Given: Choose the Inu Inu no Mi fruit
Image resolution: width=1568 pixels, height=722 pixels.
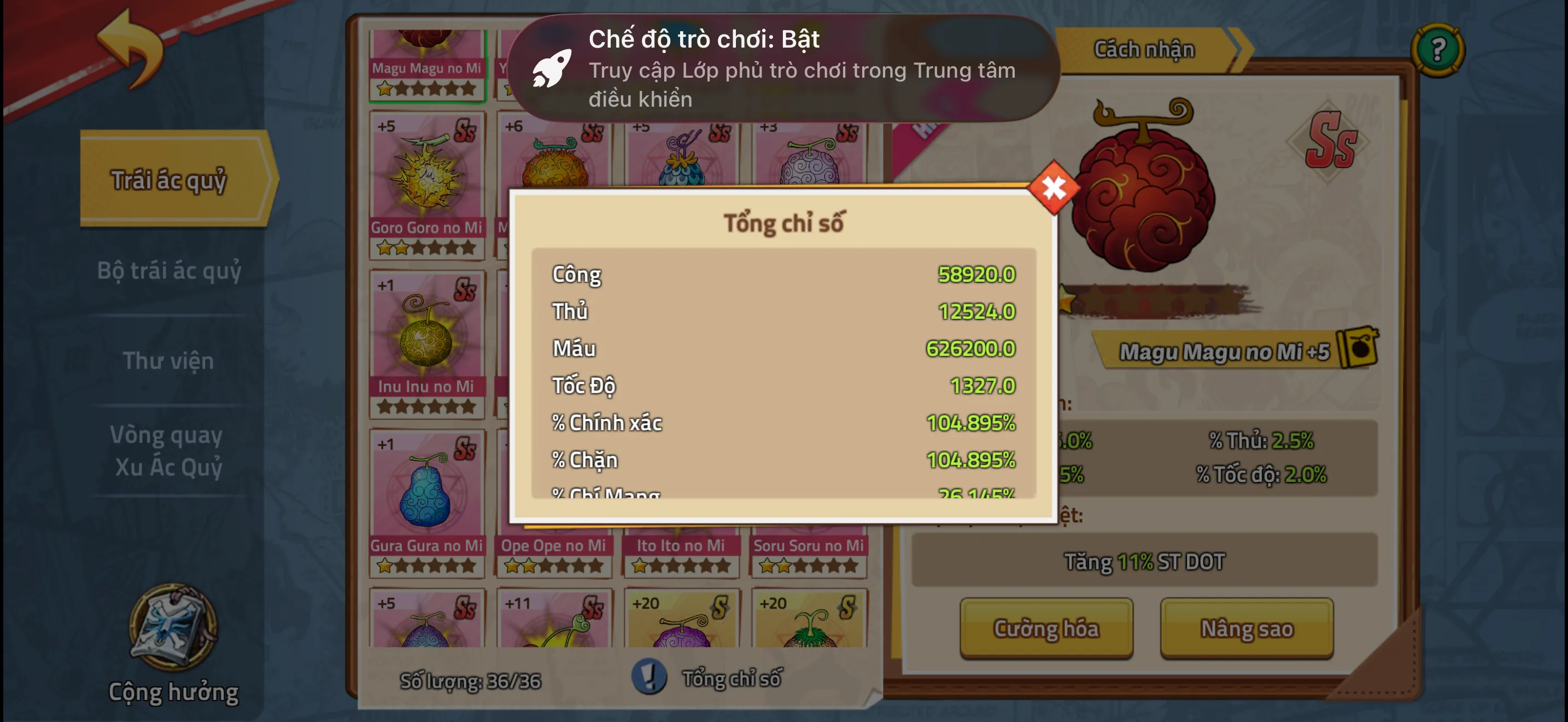Looking at the screenshot, I should [x=426, y=342].
